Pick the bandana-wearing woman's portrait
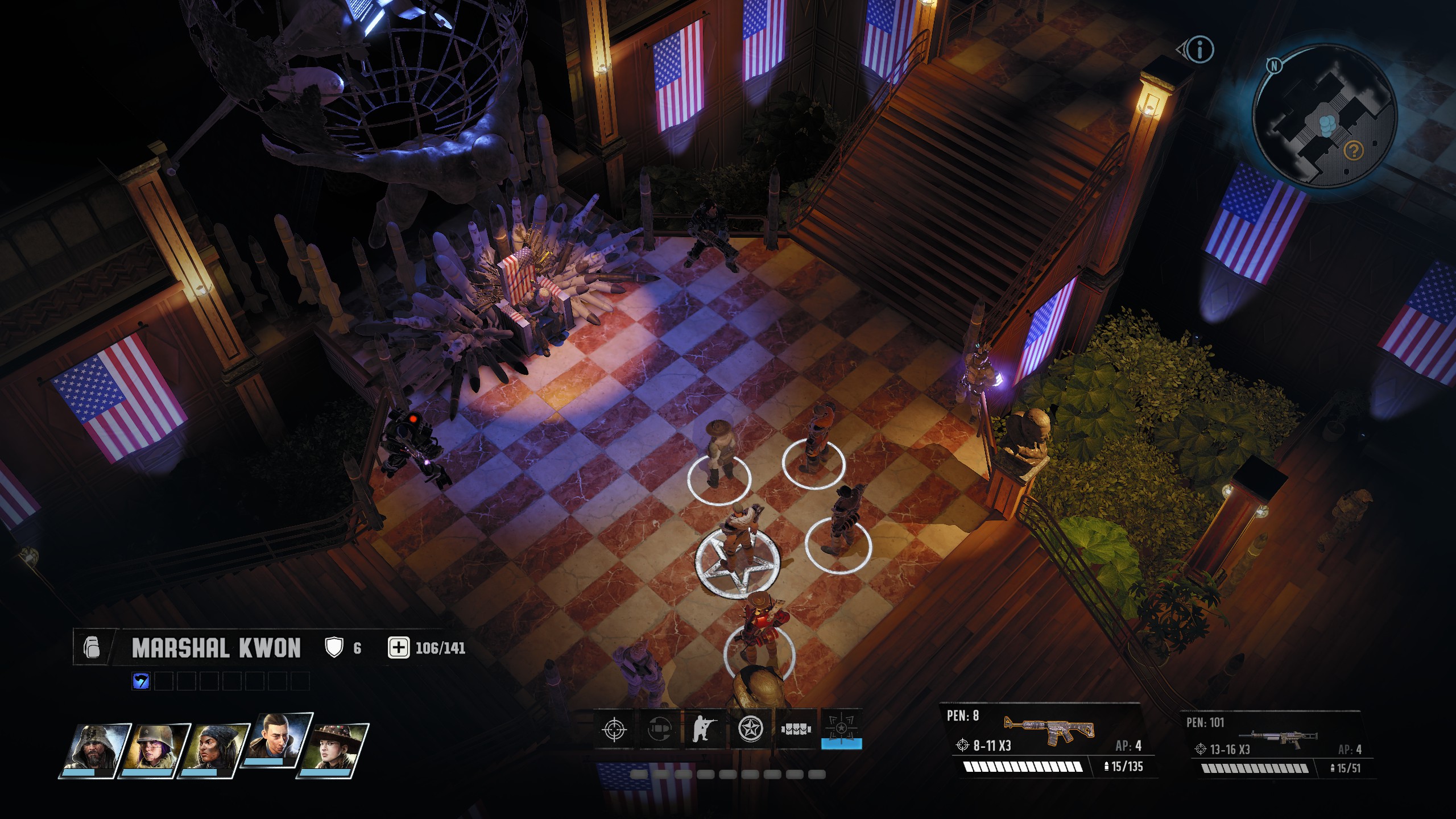This screenshot has width=1456, height=819. [x=213, y=750]
